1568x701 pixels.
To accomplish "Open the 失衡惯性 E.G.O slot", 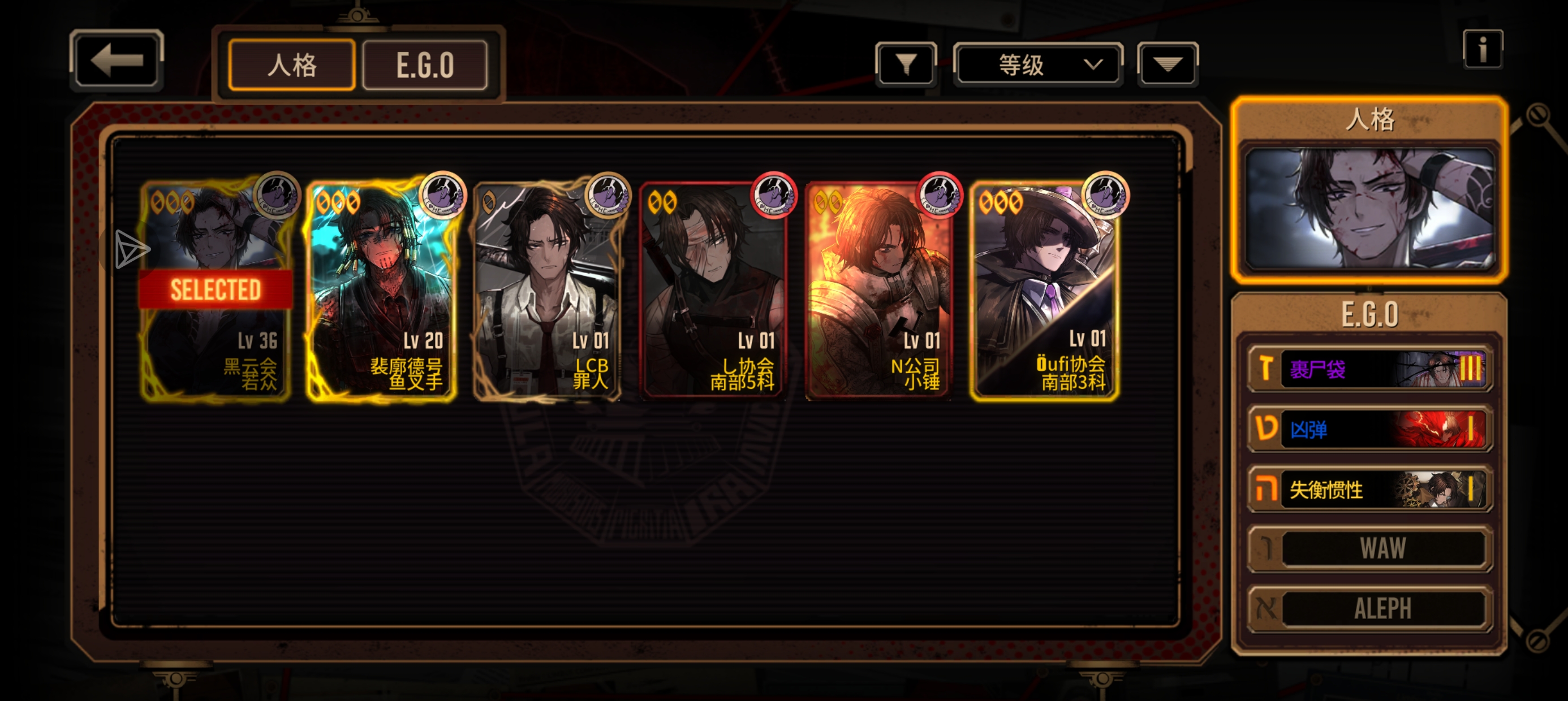I will click(x=1369, y=489).
